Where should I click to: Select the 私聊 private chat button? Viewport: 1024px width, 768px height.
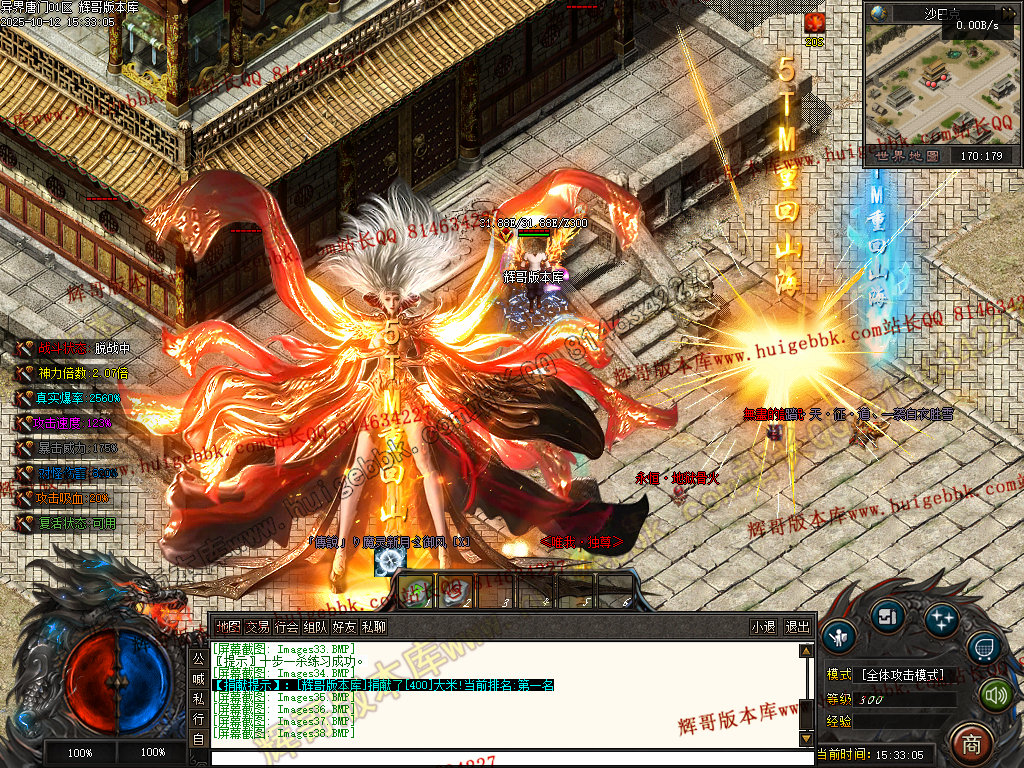[x=374, y=627]
